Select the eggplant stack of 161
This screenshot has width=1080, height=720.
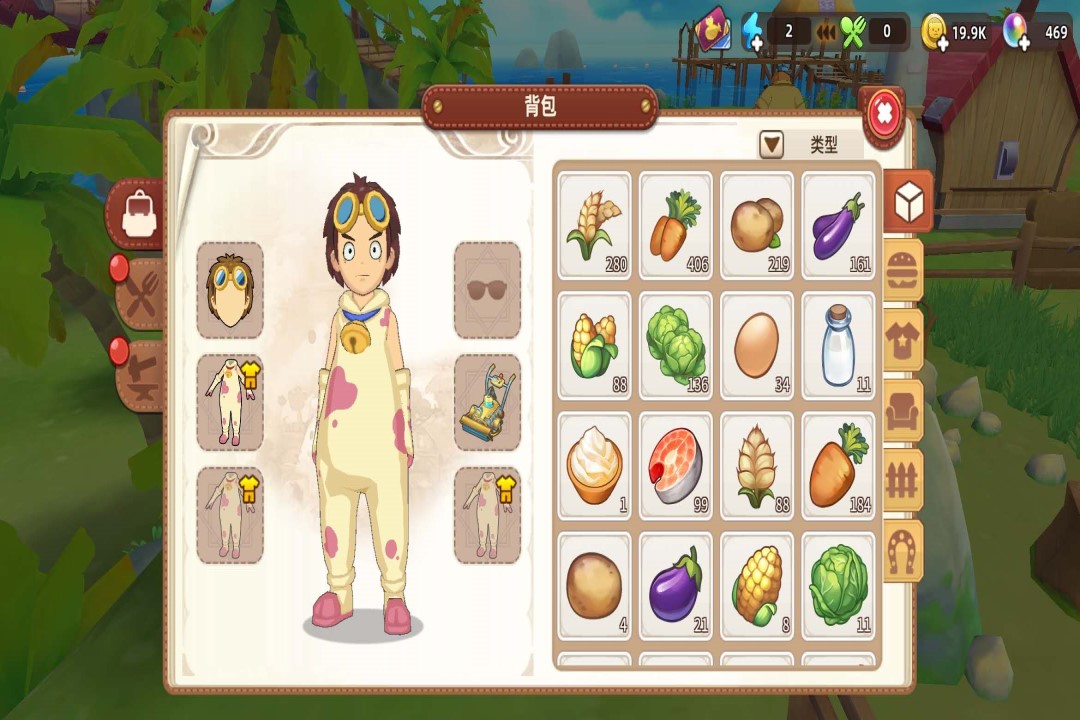(x=839, y=225)
